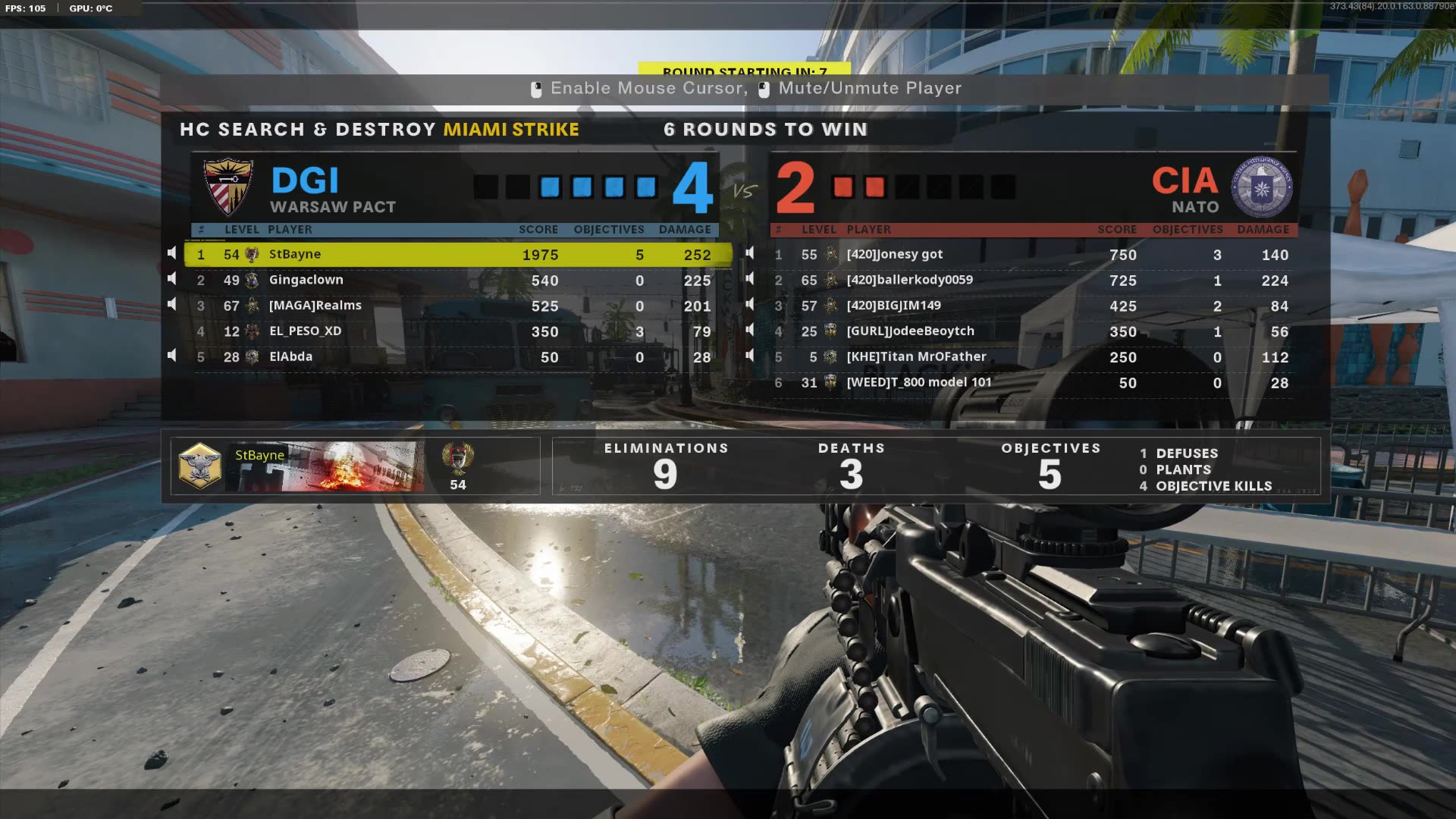Select StBayne's rank icon
1456x819 pixels.
coord(251,254)
